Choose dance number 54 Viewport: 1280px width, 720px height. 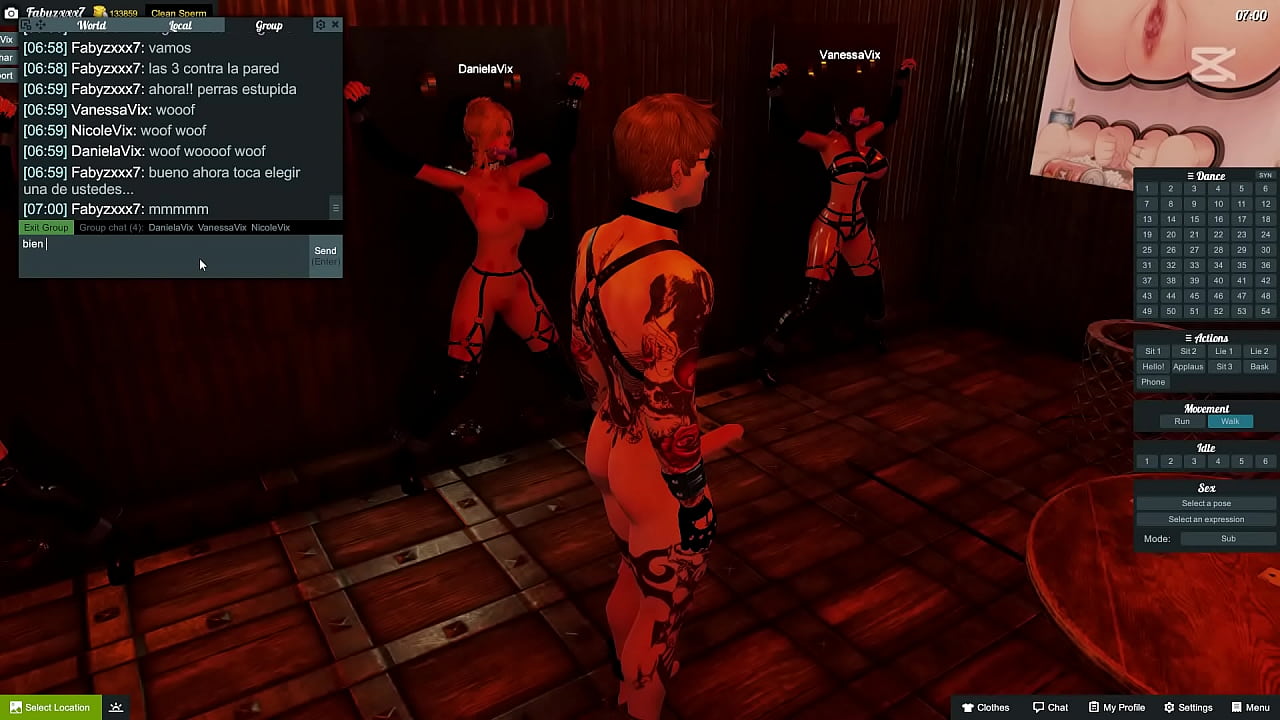(1265, 311)
